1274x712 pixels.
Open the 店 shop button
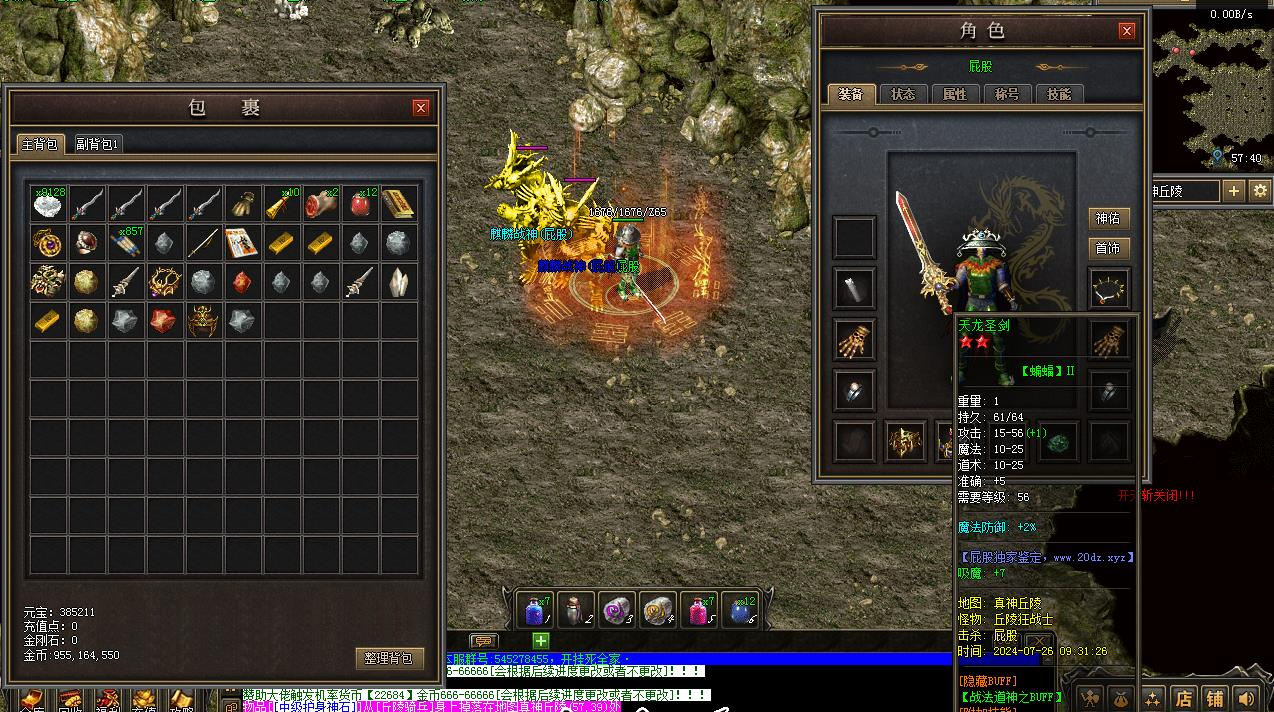click(x=1184, y=698)
